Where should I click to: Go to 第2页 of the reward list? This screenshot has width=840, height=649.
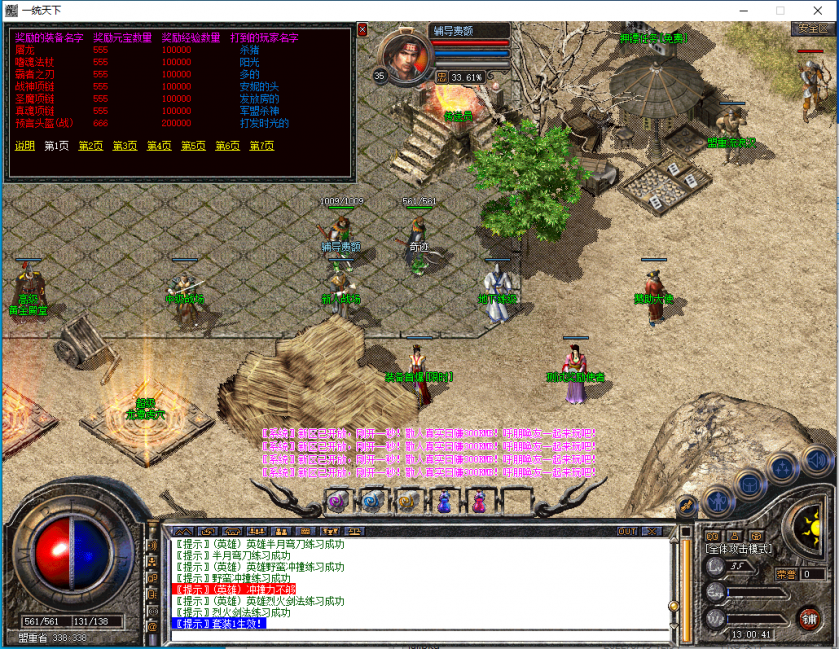90,146
